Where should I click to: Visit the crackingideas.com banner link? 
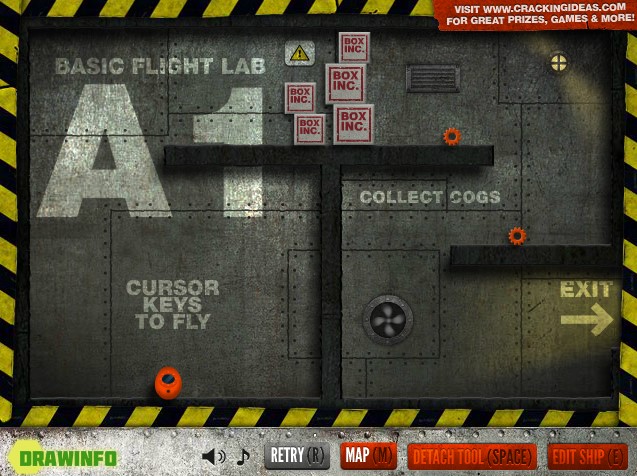click(534, 14)
